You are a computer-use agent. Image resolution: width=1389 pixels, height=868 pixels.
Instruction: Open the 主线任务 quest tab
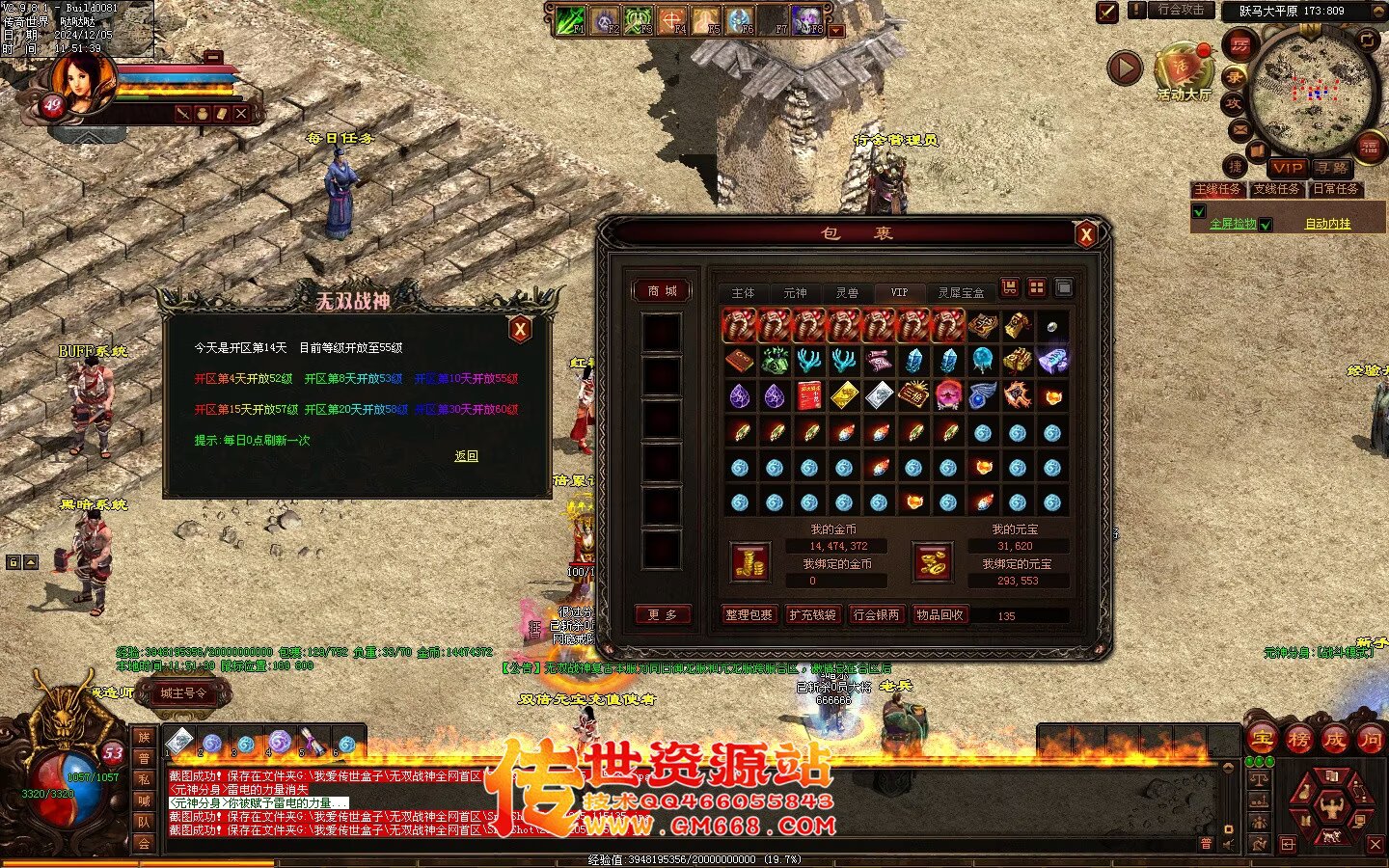1217,189
